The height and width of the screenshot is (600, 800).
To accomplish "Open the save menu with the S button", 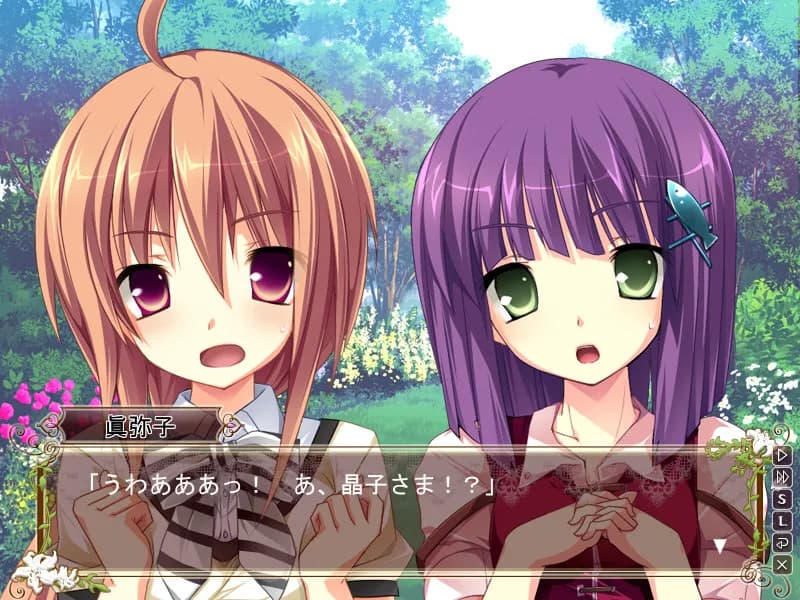I will click(782, 499).
